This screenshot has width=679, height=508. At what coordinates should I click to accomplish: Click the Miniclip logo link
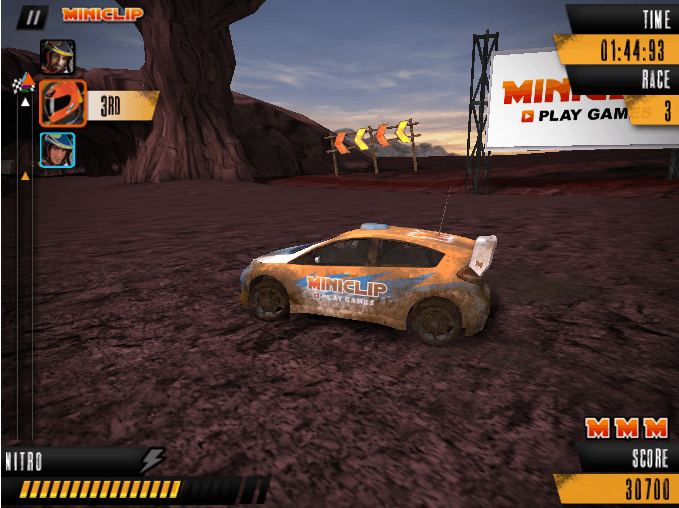[x=102, y=15]
